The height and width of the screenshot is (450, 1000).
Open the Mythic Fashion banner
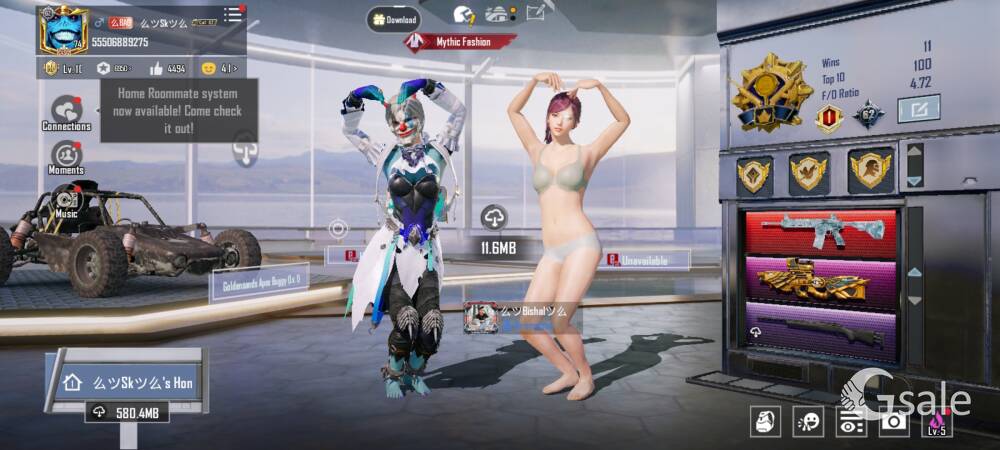(461, 42)
